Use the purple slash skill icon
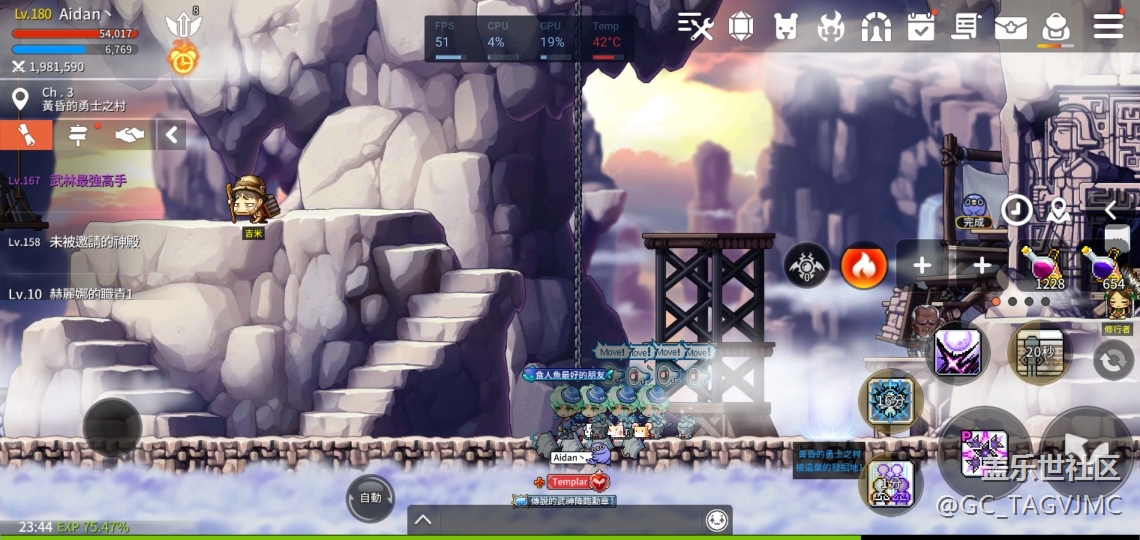The height and width of the screenshot is (540, 1140). tap(957, 352)
